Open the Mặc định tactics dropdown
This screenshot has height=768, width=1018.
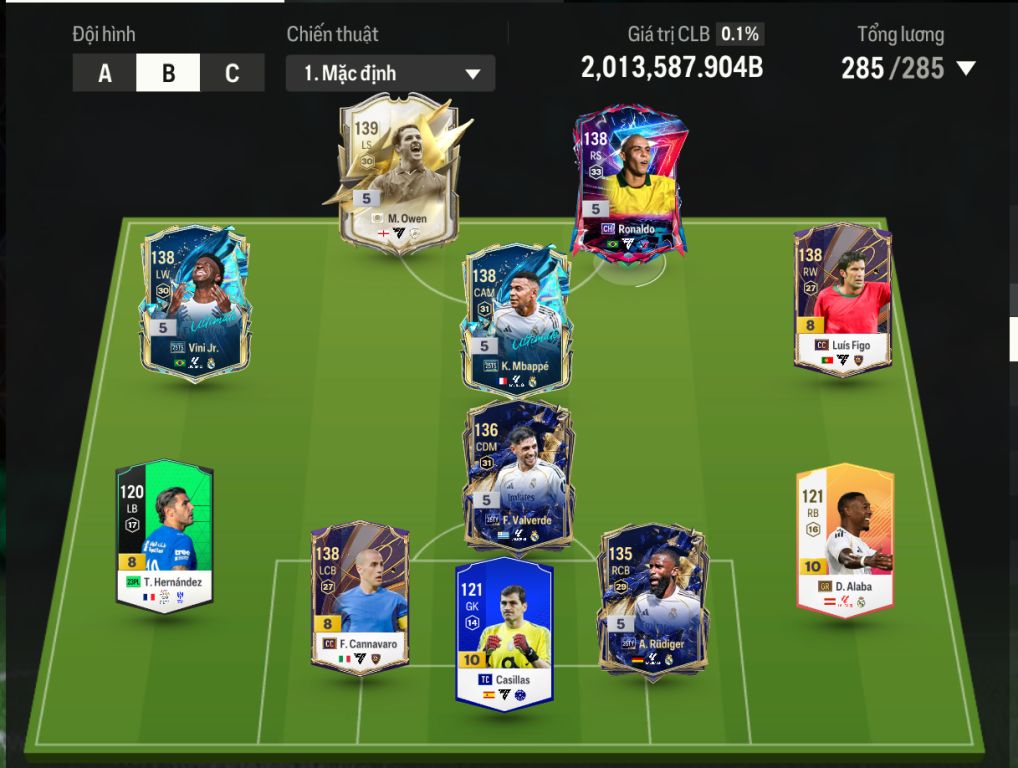coord(390,74)
